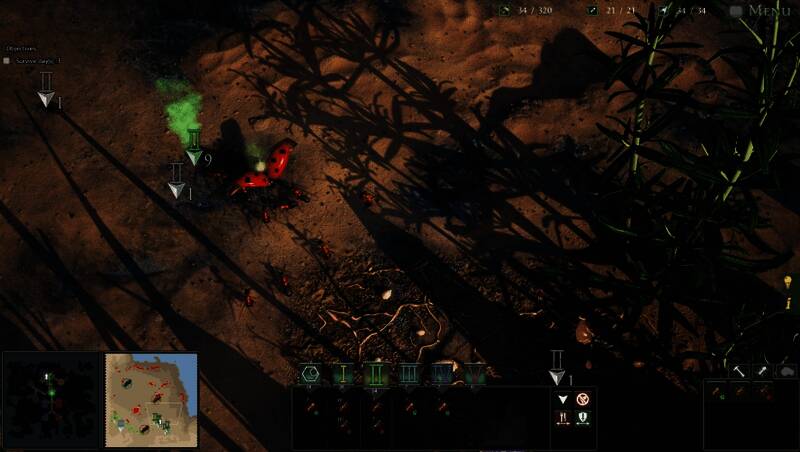
Task: Select pheromone group V tab
Action: pyautogui.click(x=474, y=374)
